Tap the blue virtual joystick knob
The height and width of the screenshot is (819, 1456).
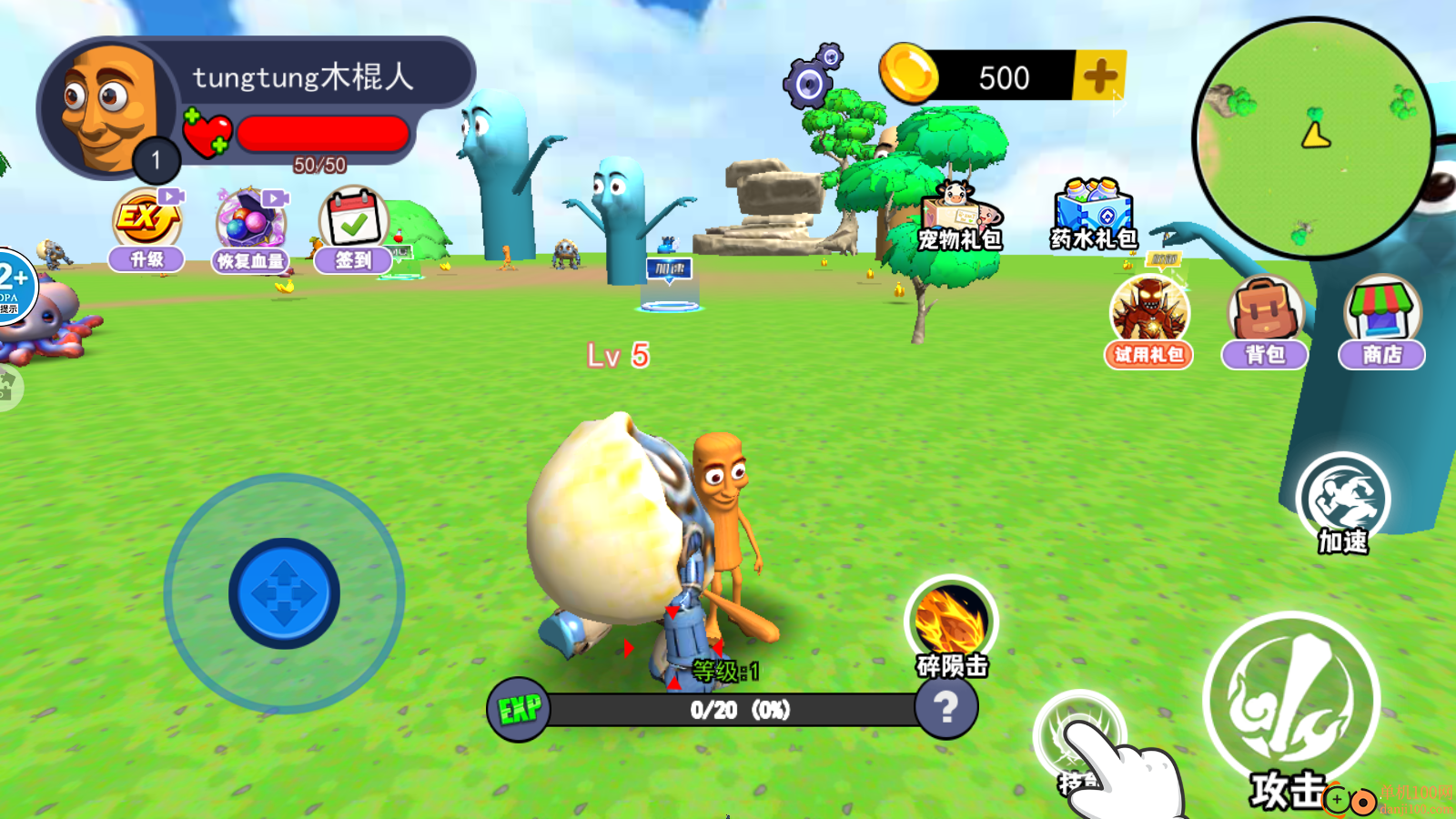click(284, 593)
